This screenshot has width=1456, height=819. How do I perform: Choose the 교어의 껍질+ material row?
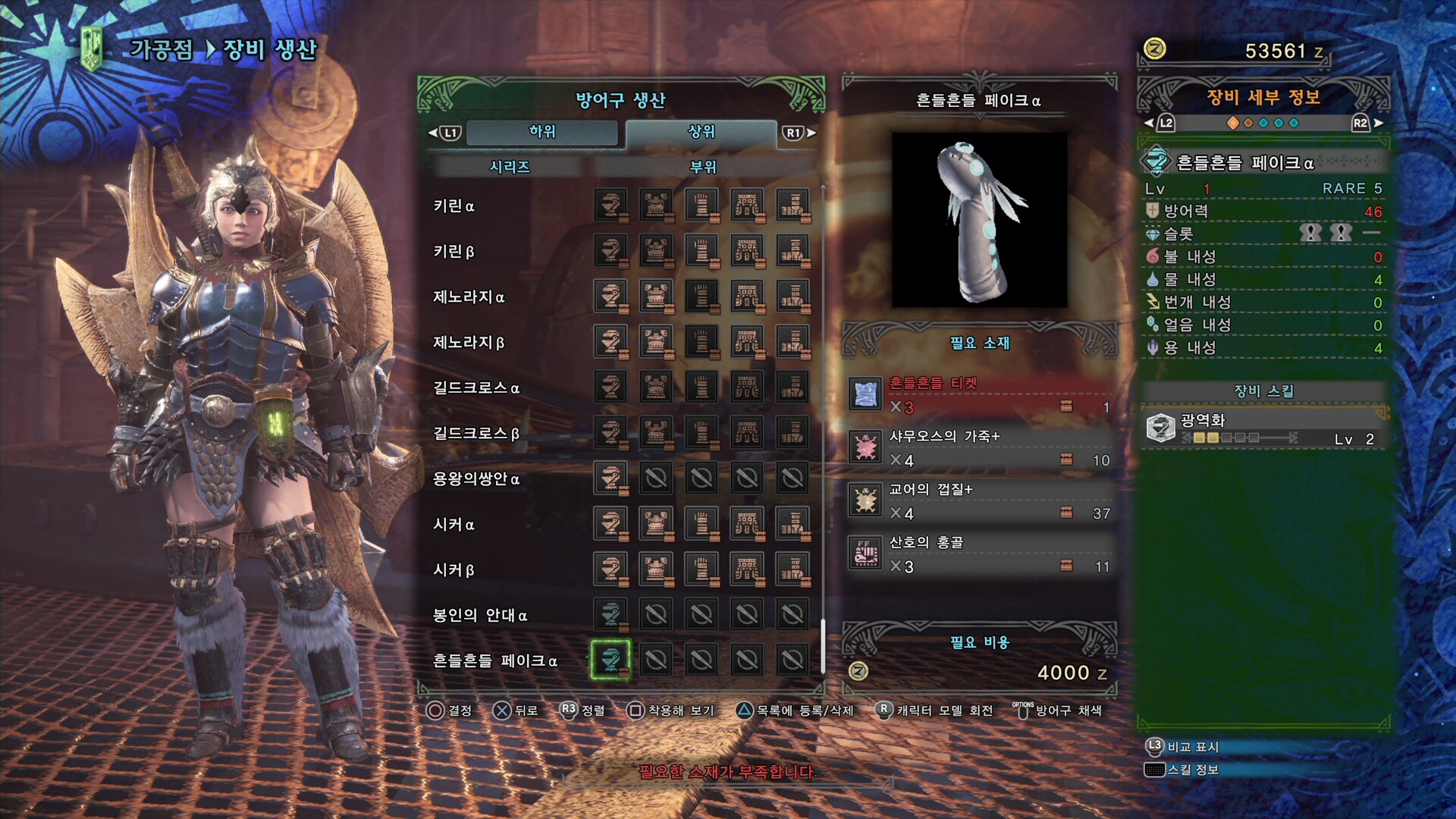[980, 500]
